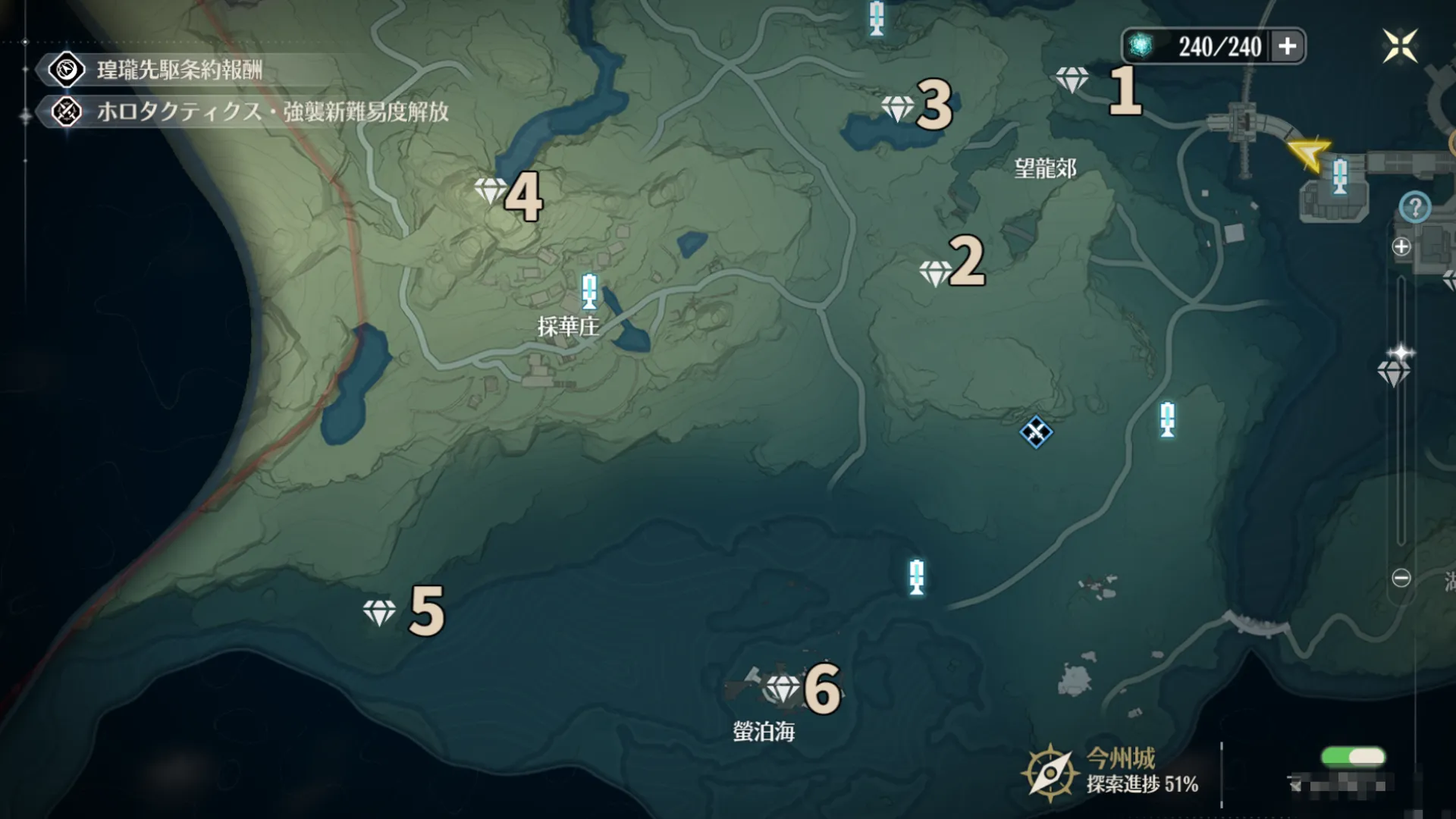The image size is (1456, 819).
Task: Pick the diamond marker labeled 4
Action: [490, 190]
